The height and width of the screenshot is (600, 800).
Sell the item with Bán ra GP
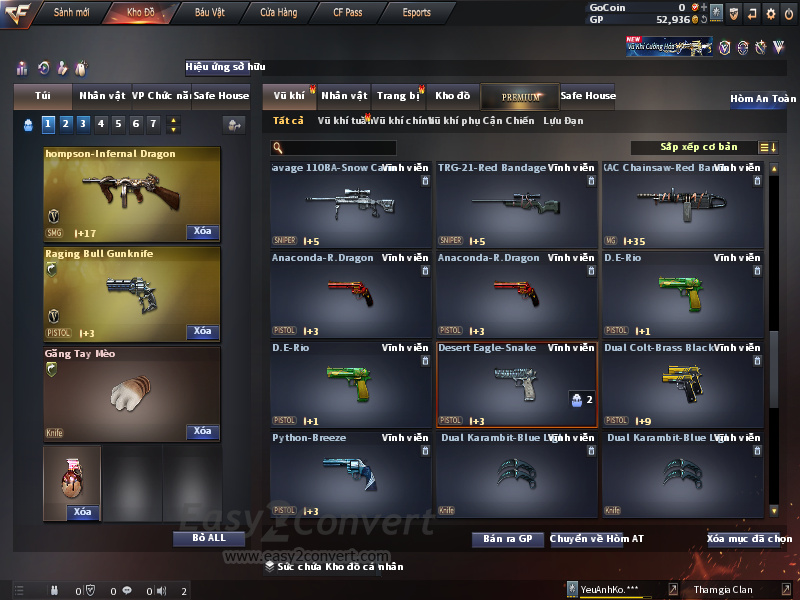click(x=507, y=539)
